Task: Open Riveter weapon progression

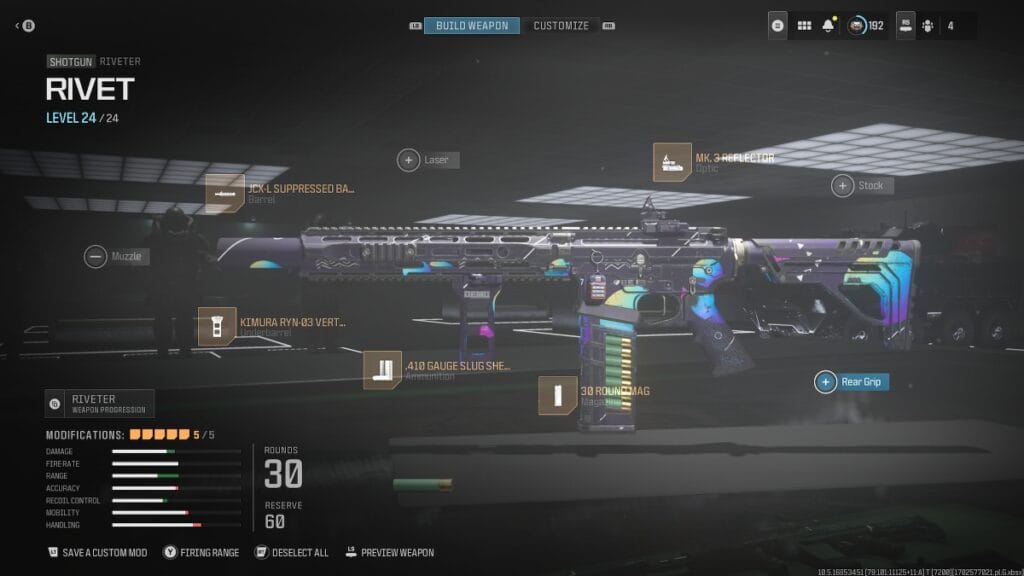Action: pos(99,403)
